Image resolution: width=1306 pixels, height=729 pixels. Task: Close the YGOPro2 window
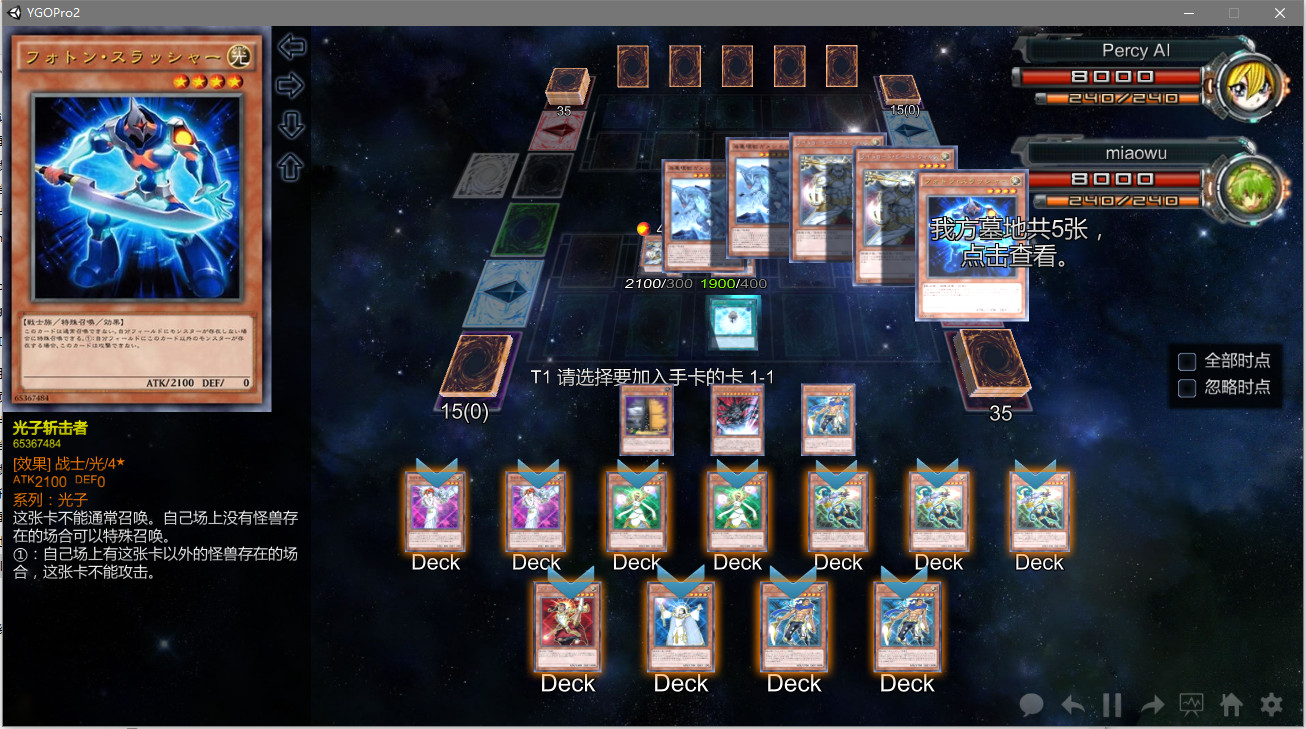tap(1280, 13)
